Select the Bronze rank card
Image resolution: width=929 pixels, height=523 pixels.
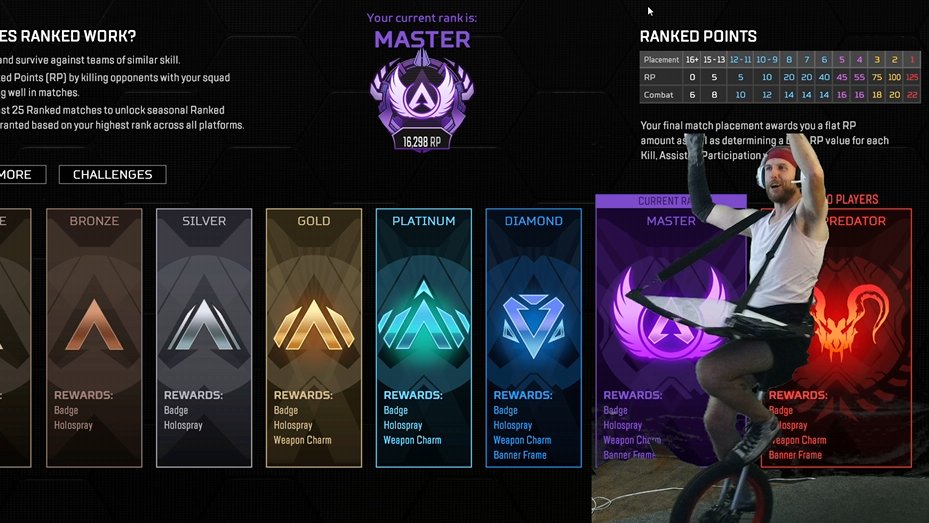[x=94, y=337]
